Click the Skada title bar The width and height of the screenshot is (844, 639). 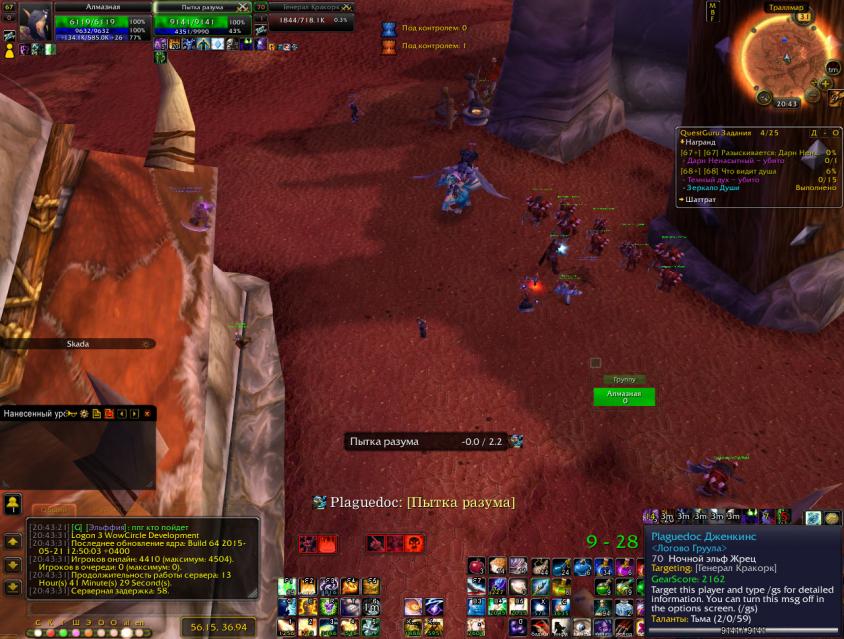point(78,344)
